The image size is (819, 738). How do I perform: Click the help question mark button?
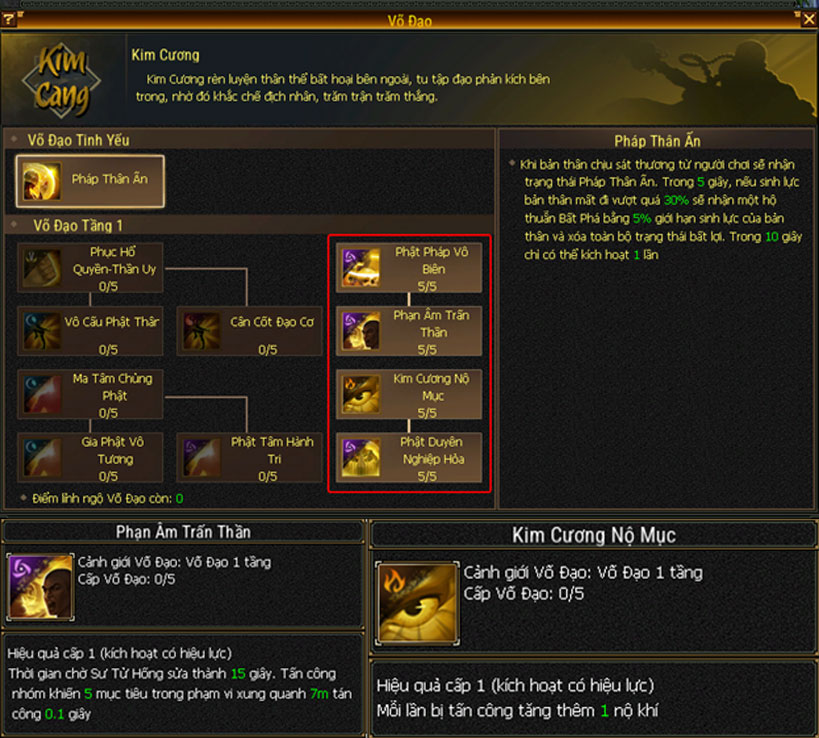(9, 18)
